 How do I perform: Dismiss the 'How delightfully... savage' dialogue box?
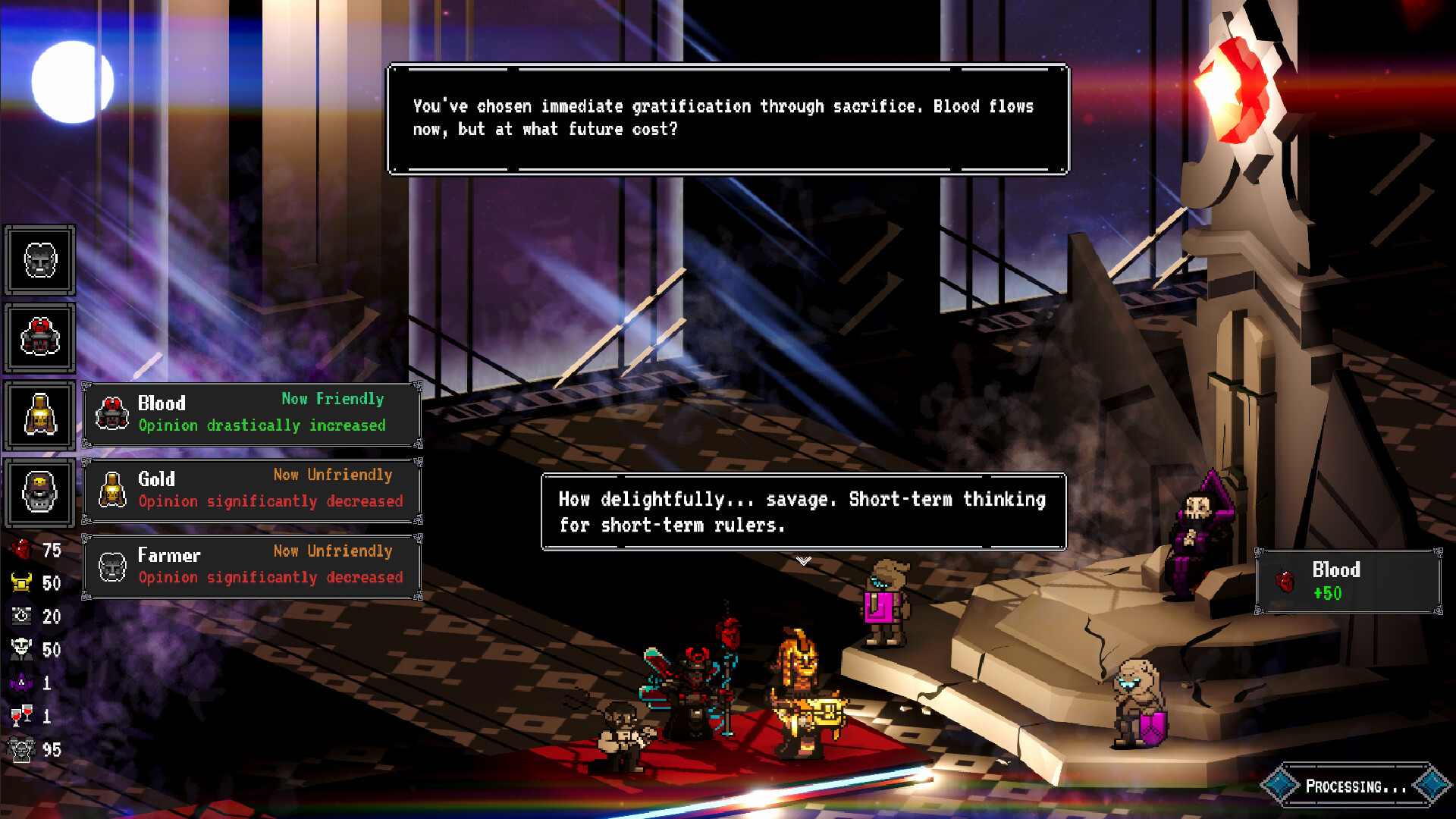(802, 512)
